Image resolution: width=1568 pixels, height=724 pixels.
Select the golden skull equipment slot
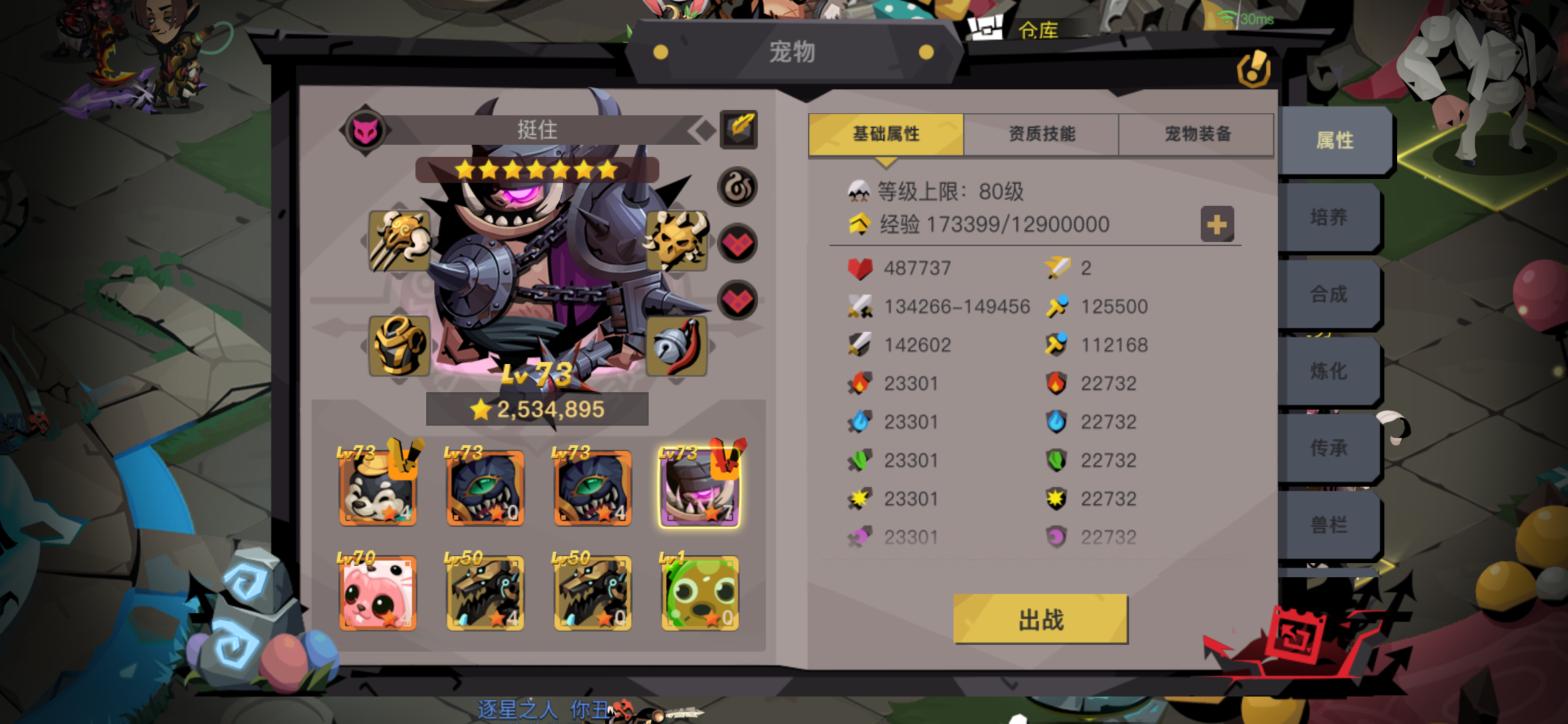pos(676,240)
